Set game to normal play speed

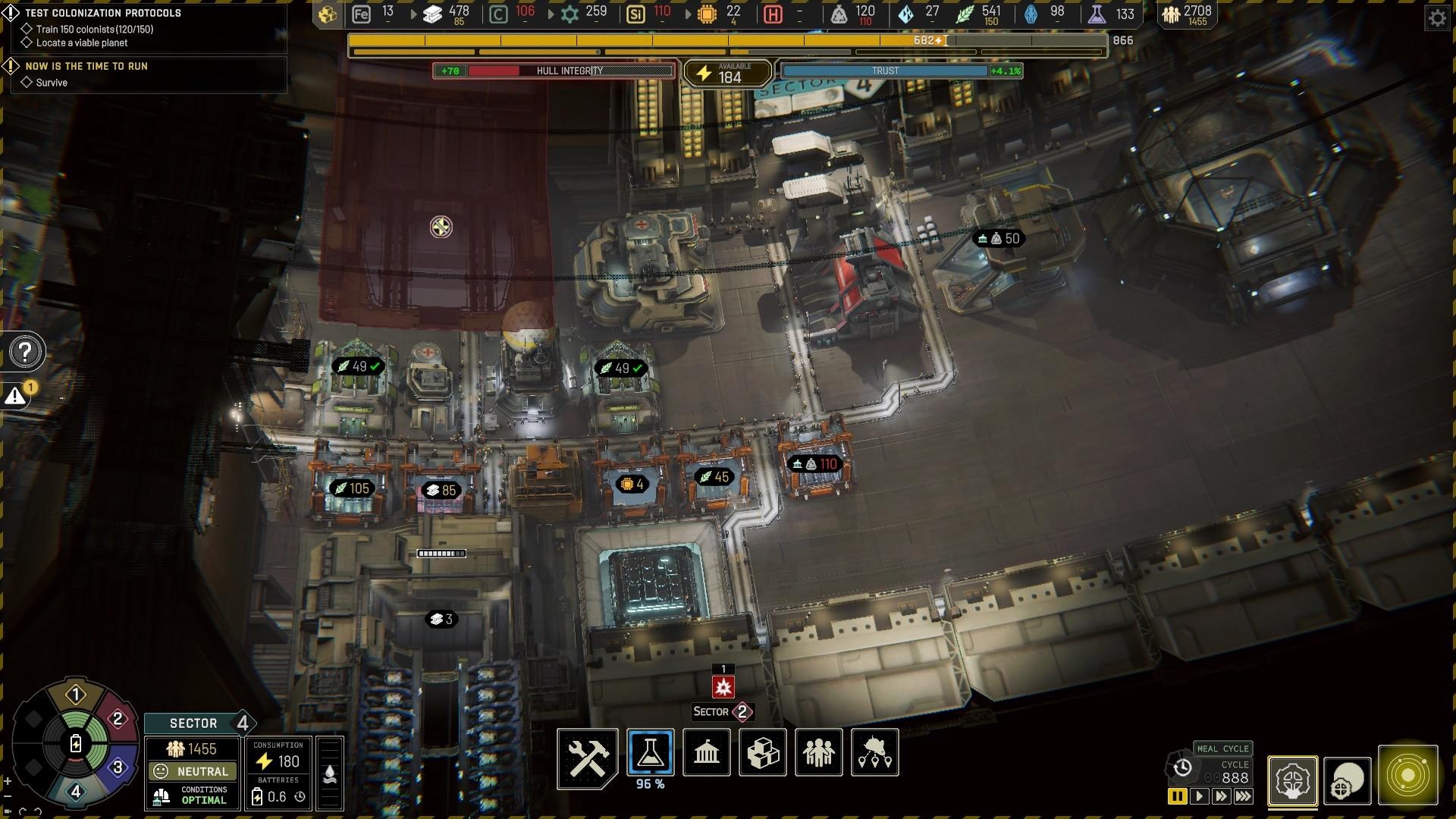click(x=1199, y=796)
